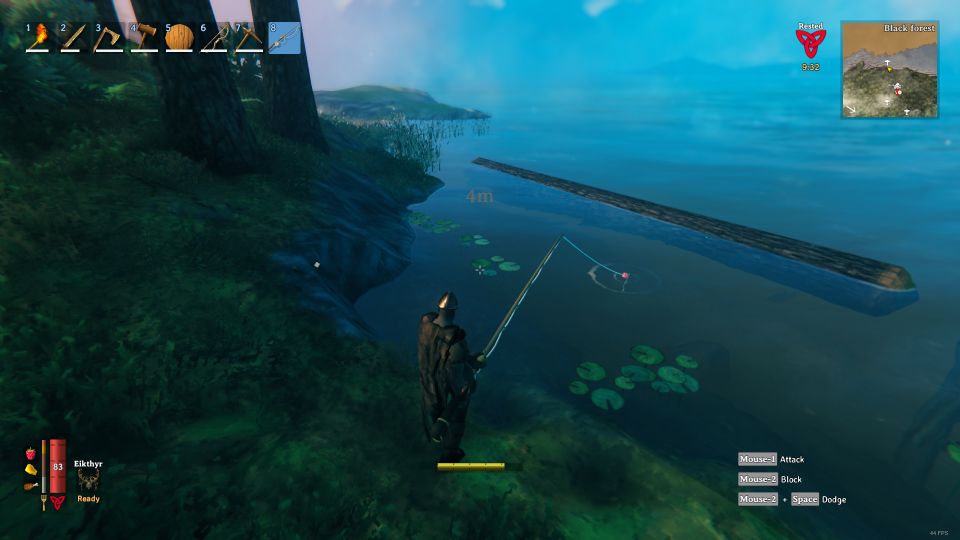Select the torch in hotbar slot 1
This screenshot has height=540, width=960.
(x=40, y=37)
